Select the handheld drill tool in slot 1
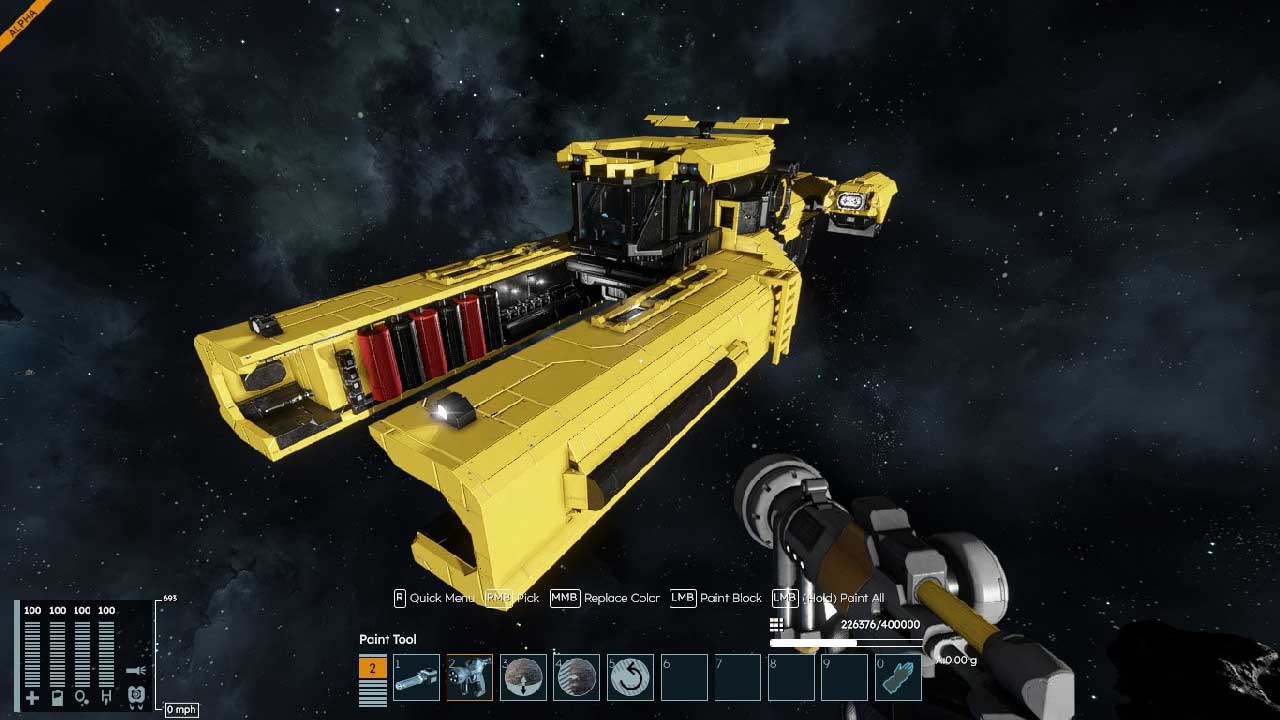This screenshot has height=720, width=1280. tap(416, 678)
